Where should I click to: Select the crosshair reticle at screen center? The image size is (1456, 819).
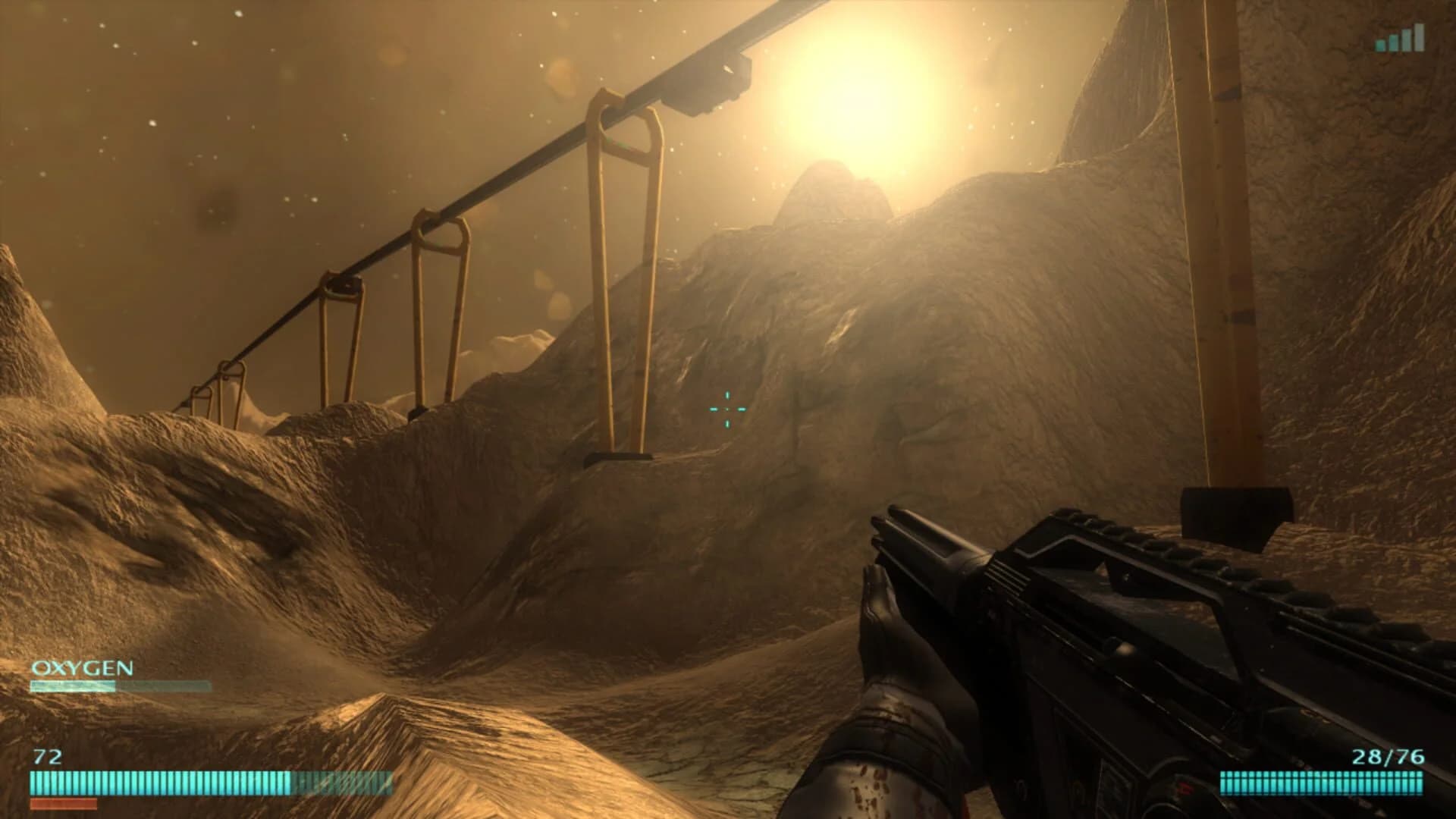point(726,409)
